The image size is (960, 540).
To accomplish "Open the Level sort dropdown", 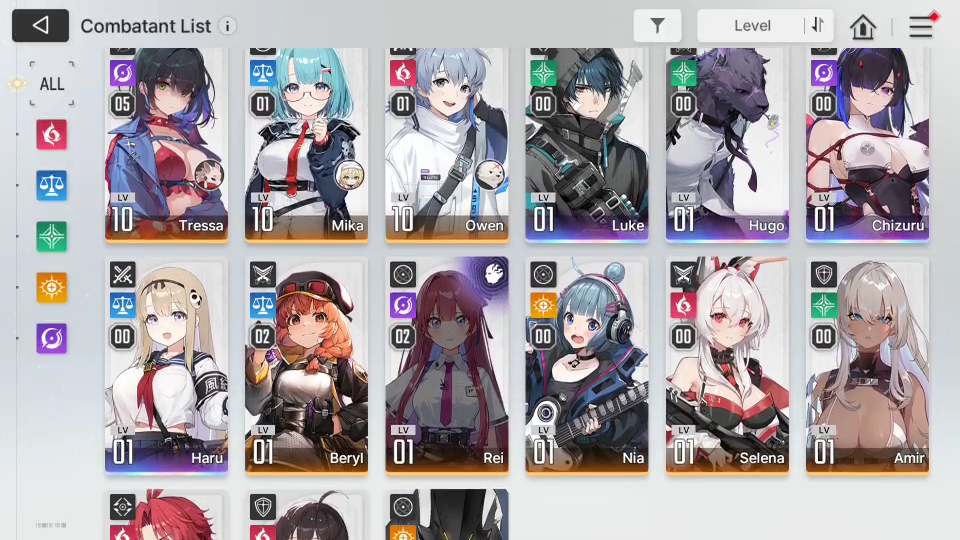I will (x=752, y=26).
